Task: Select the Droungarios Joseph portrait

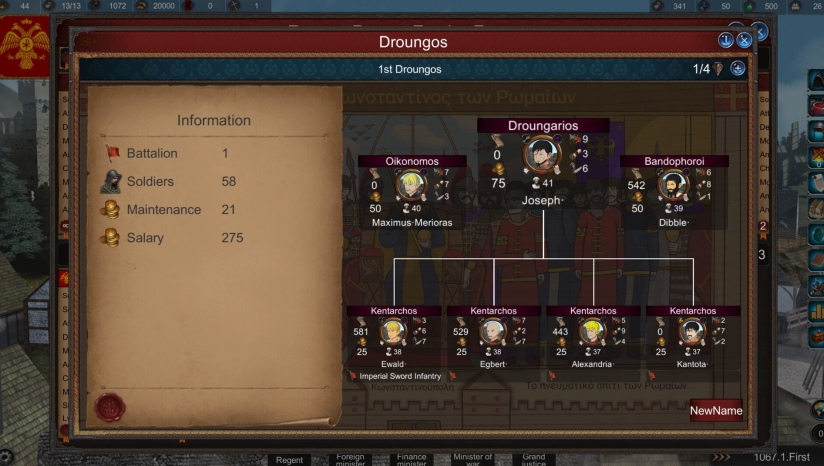Action: (542, 155)
